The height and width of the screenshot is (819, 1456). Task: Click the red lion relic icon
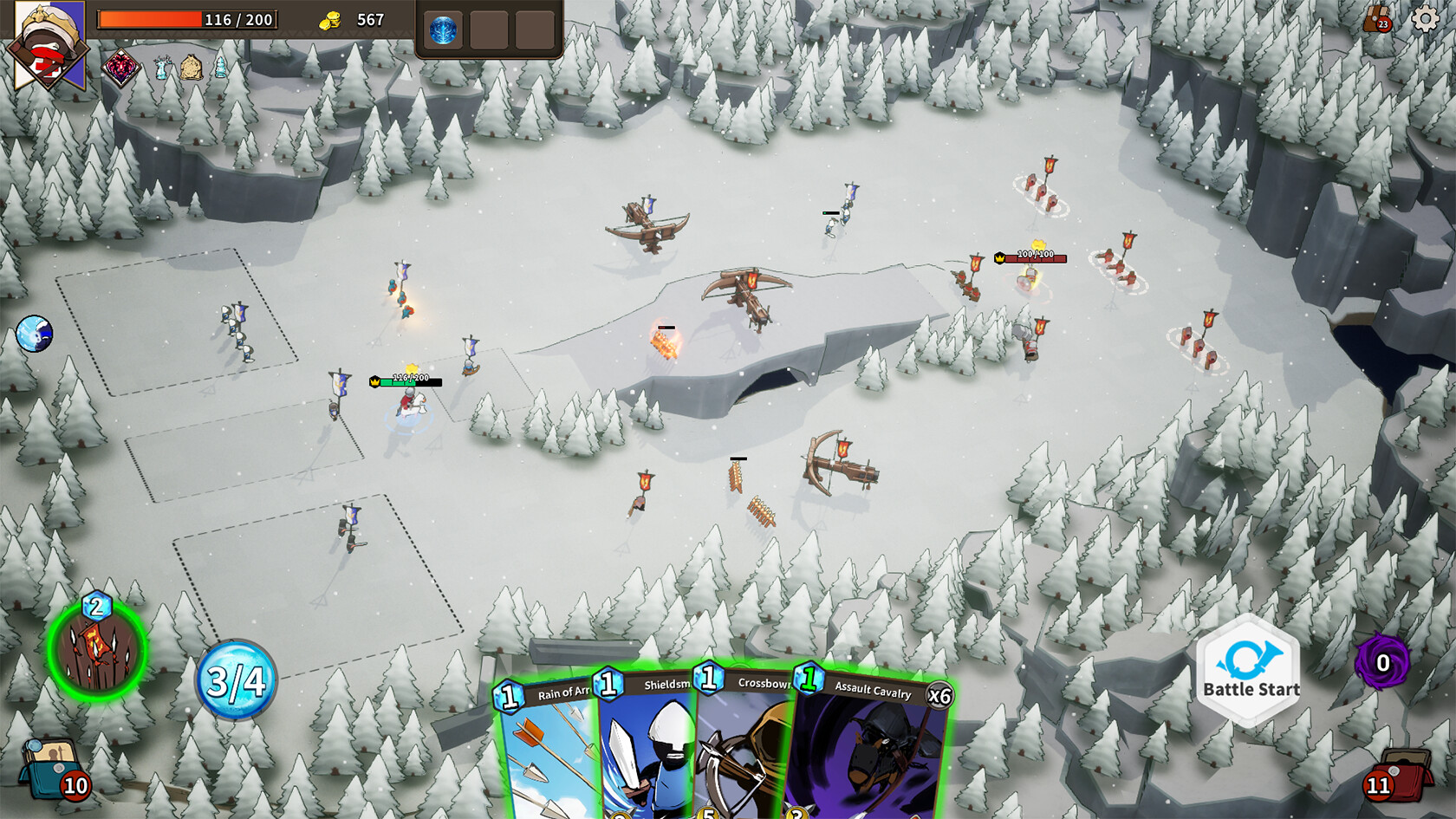coord(120,68)
